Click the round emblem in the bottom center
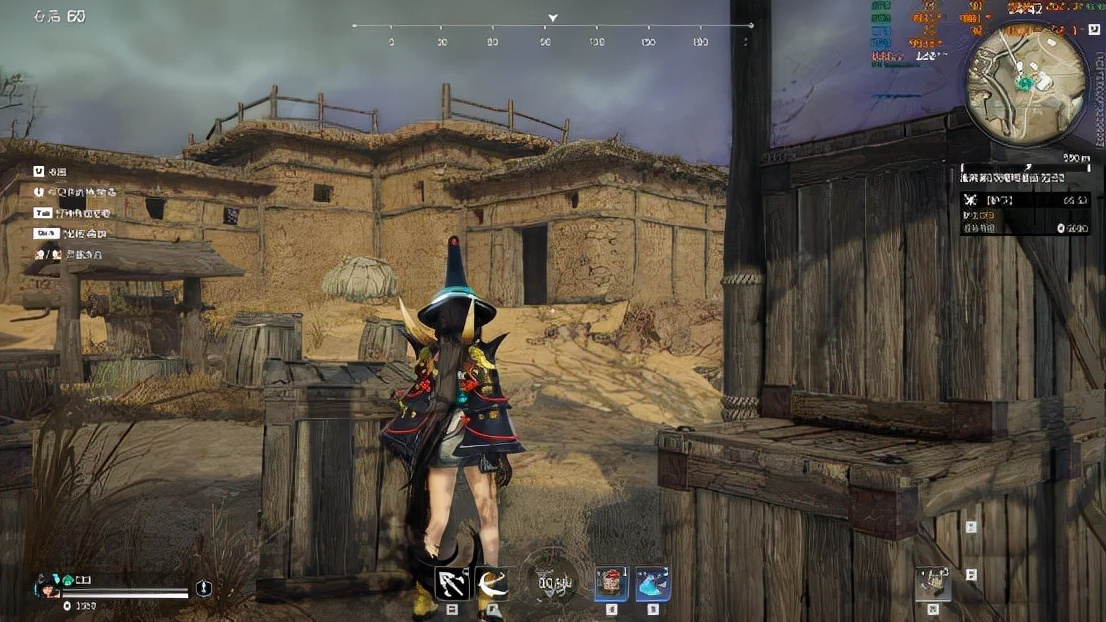The height and width of the screenshot is (622, 1106). tap(552, 582)
